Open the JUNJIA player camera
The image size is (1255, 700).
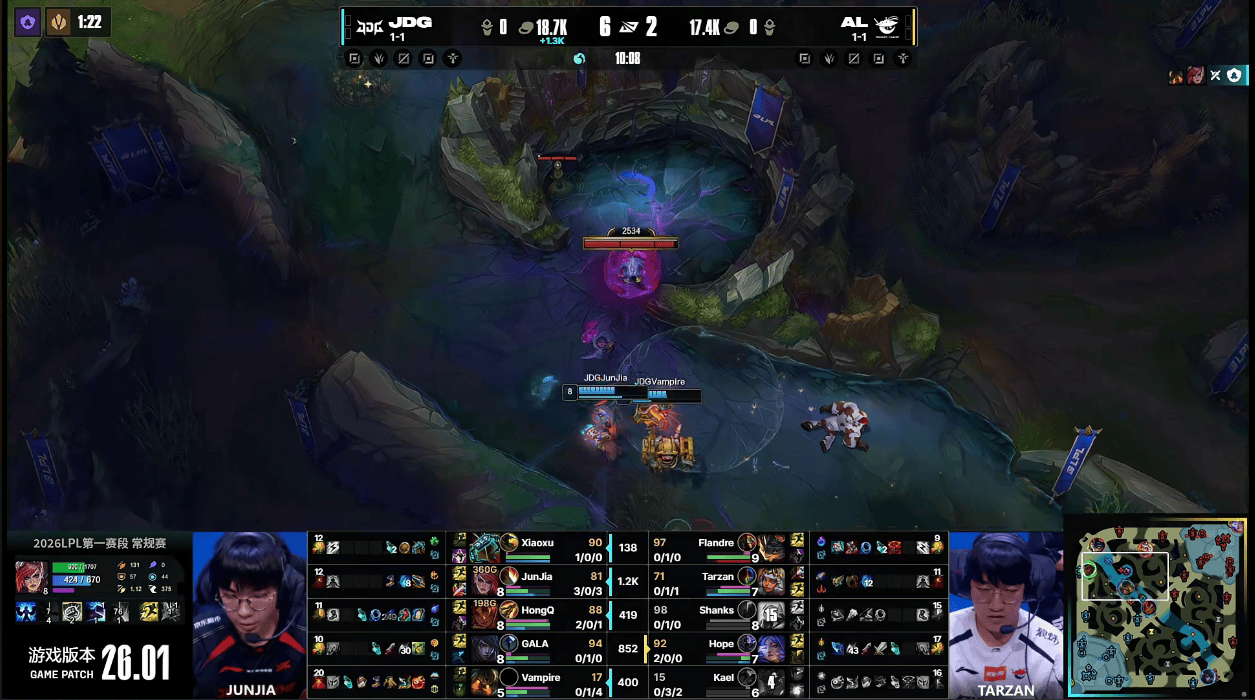pos(250,613)
